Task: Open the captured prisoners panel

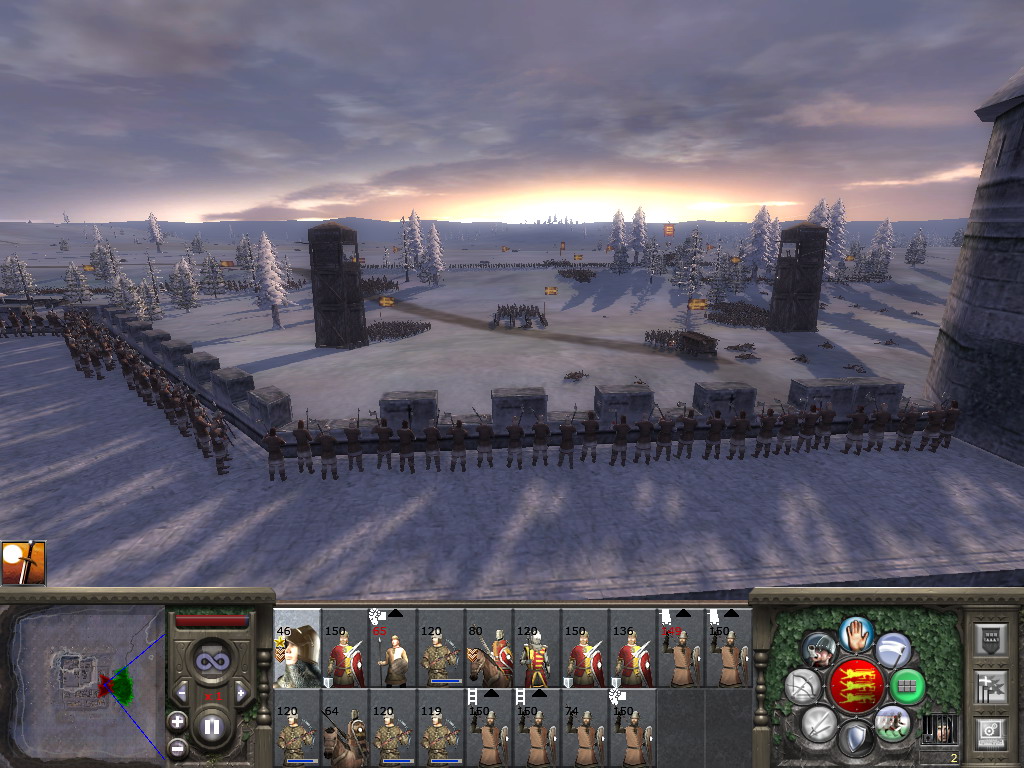Action: point(938,729)
